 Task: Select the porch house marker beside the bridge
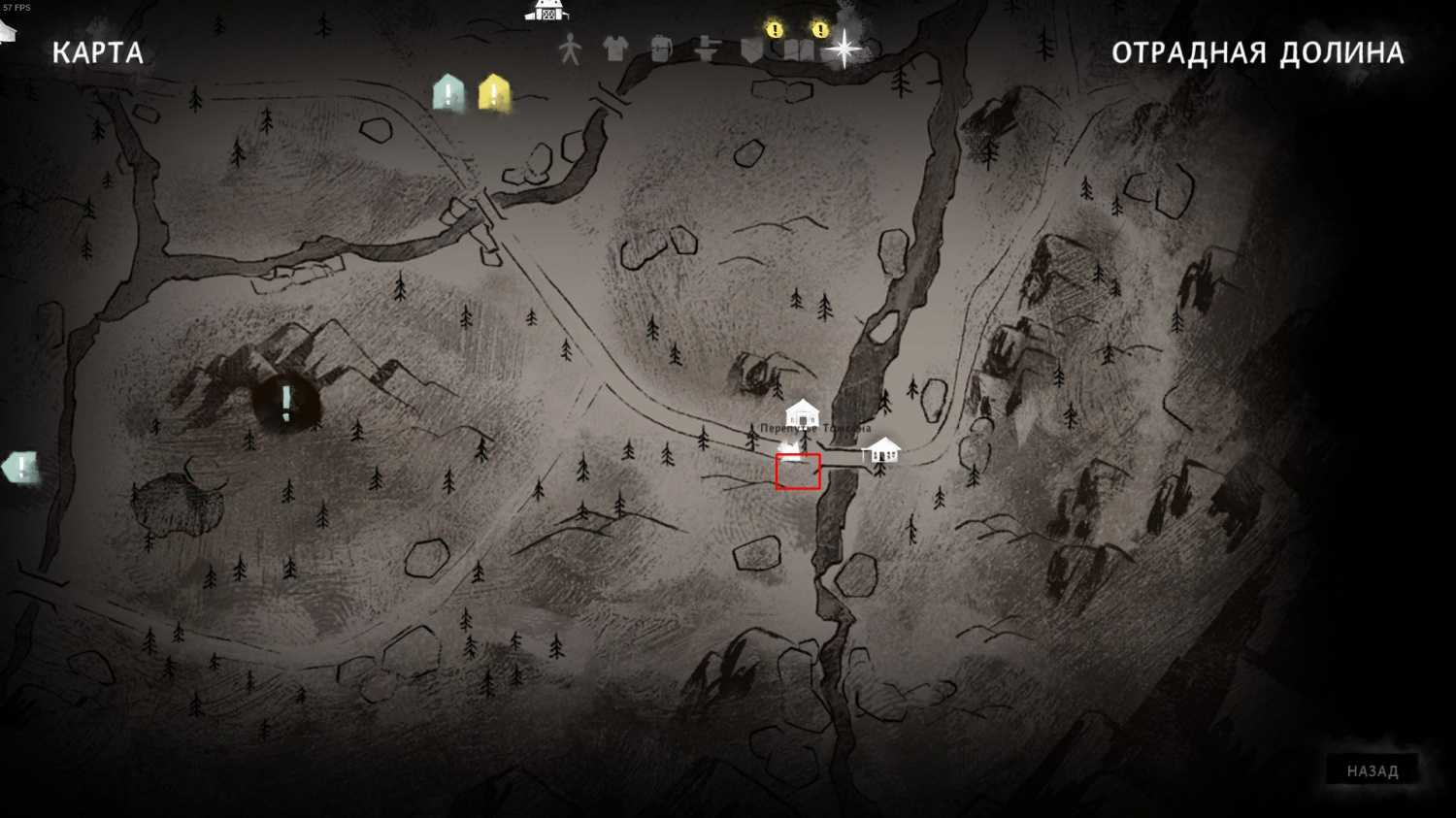(881, 450)
